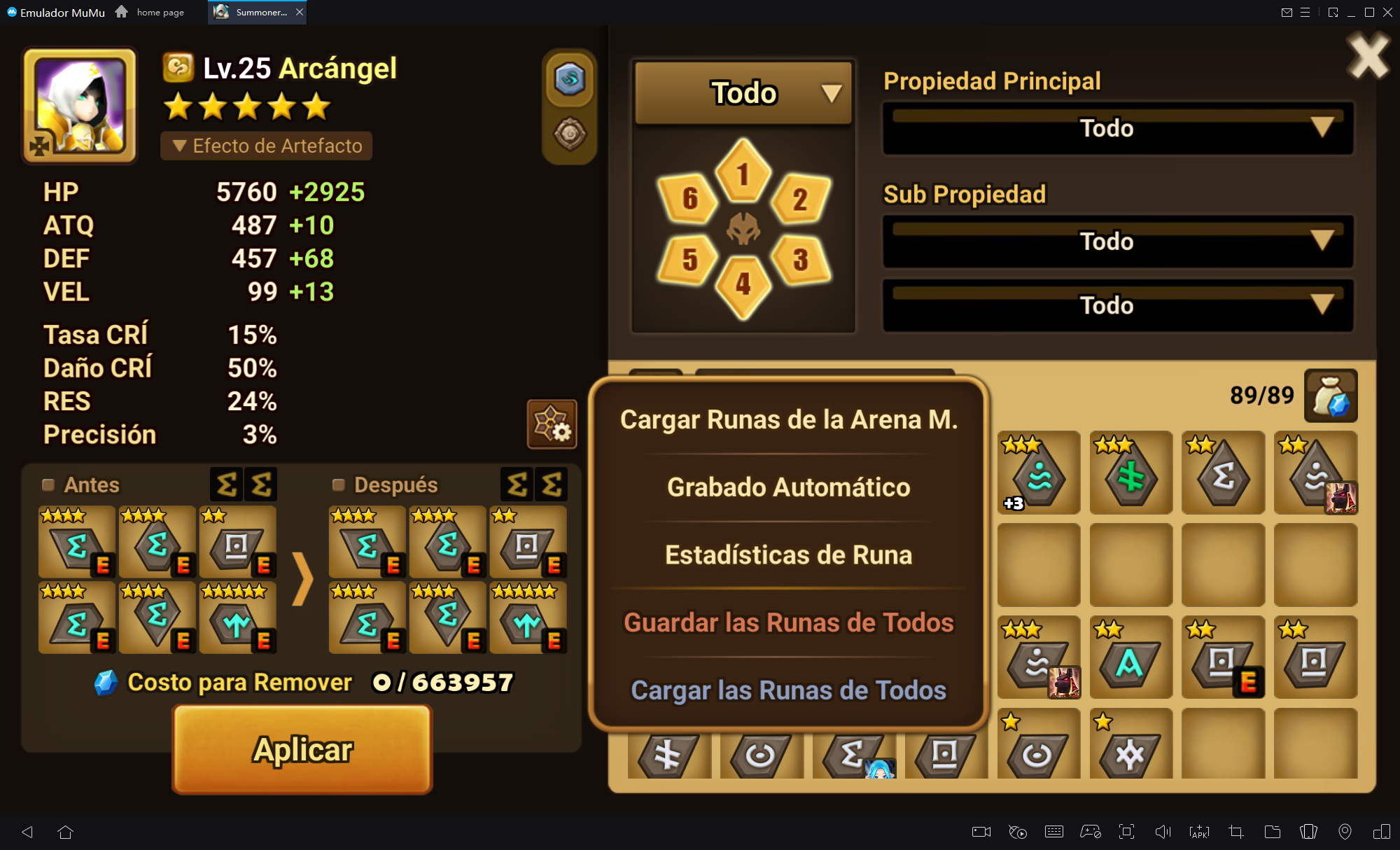Click the Aplicar button

[302, 749]
